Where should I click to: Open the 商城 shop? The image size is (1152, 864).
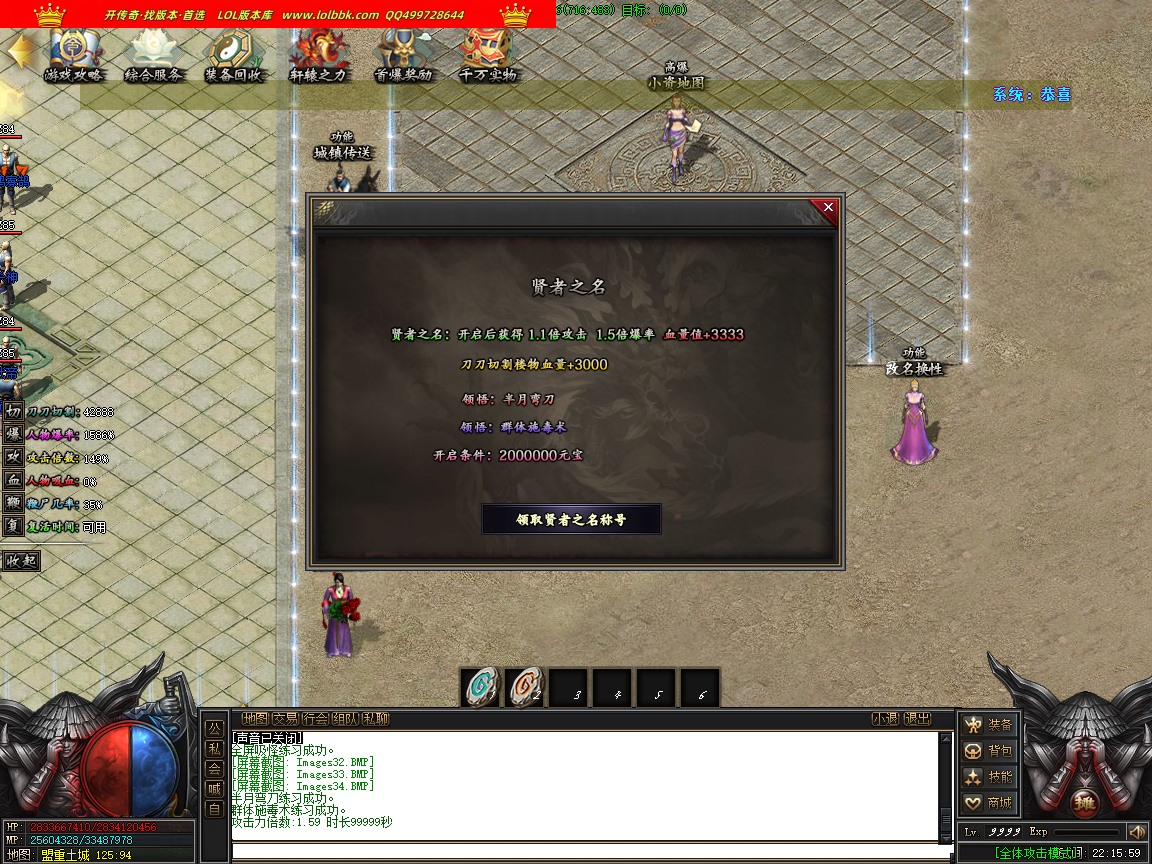(x=988, y=803)
